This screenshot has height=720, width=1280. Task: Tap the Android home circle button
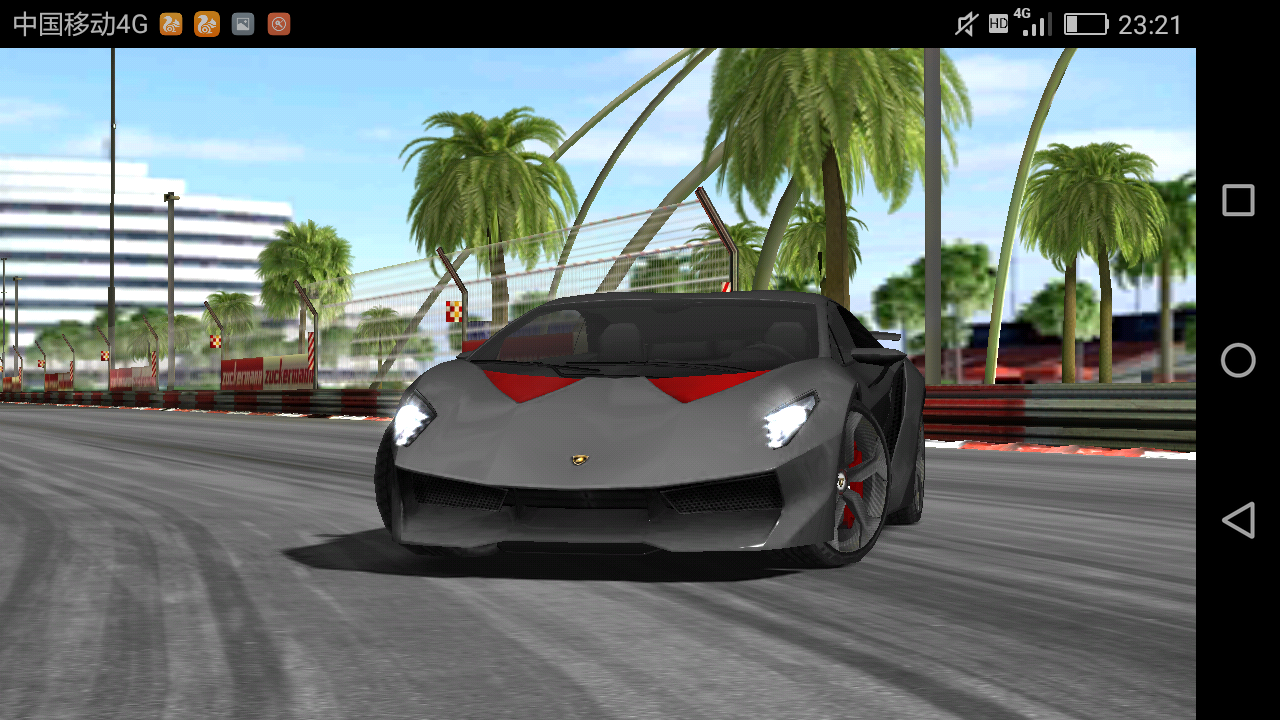(x=1238, y=360)
